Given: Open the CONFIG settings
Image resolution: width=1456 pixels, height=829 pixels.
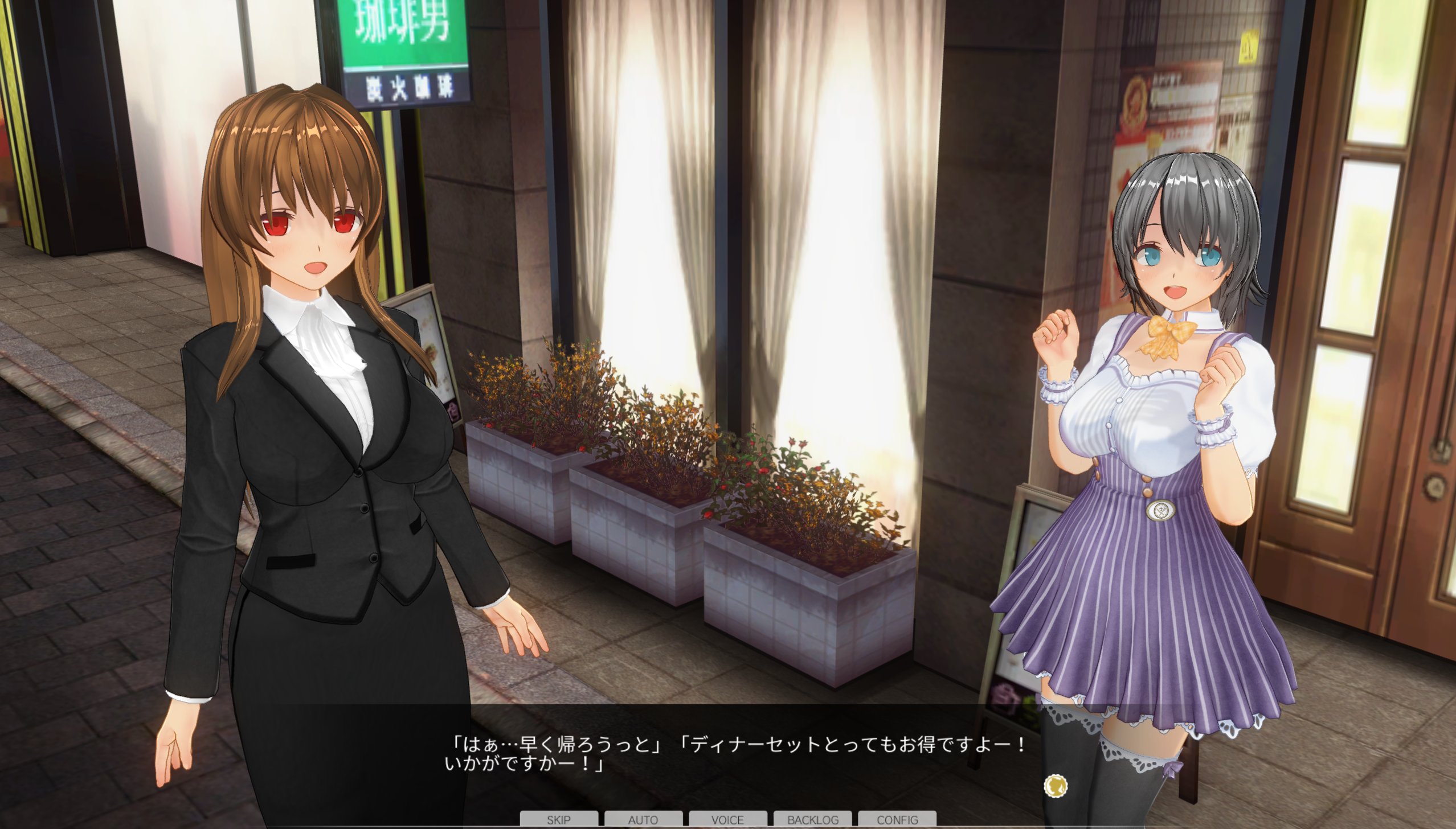Looking at the screenshot, I should 897,819.
